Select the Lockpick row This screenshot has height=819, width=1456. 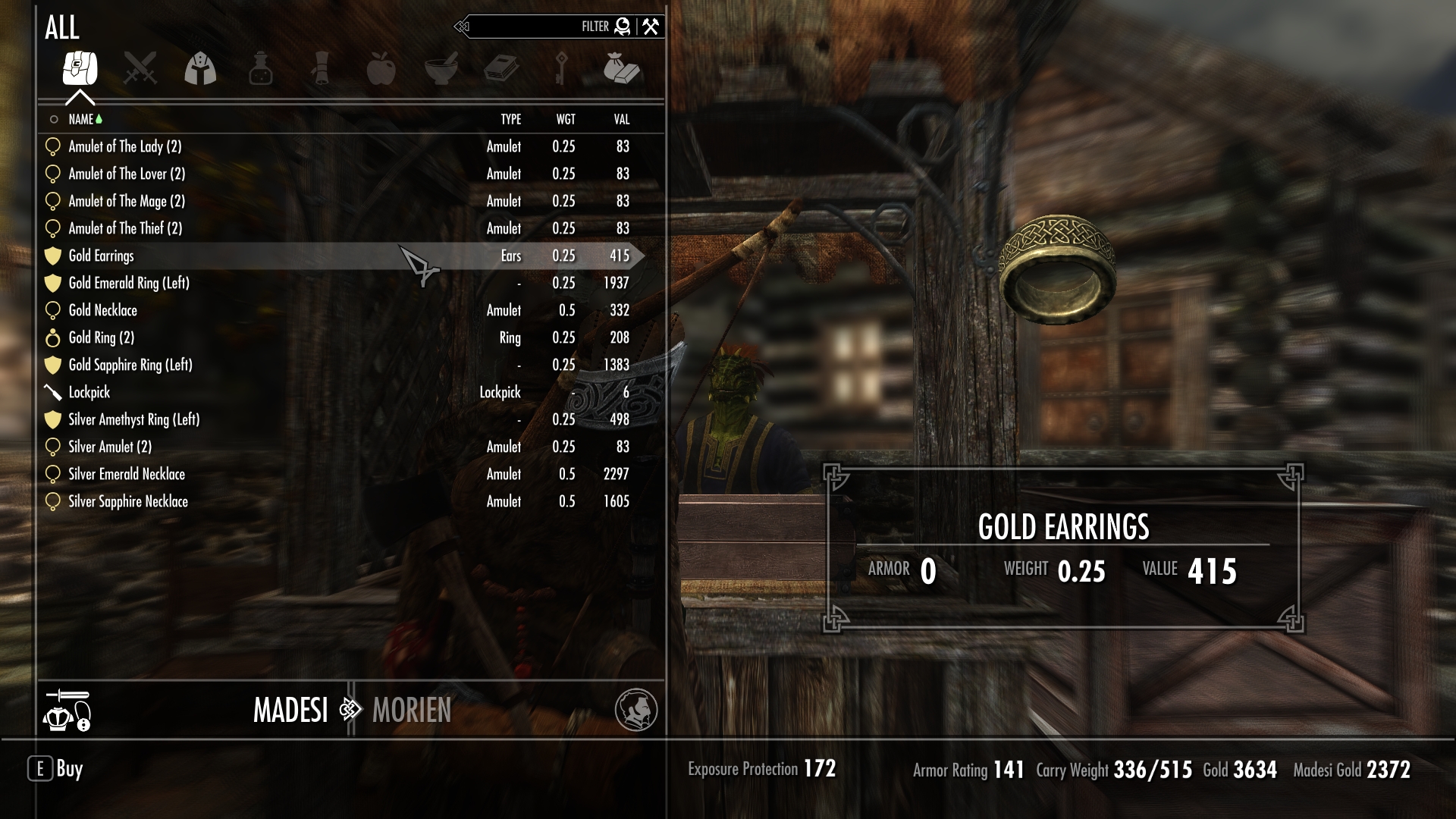89,393
